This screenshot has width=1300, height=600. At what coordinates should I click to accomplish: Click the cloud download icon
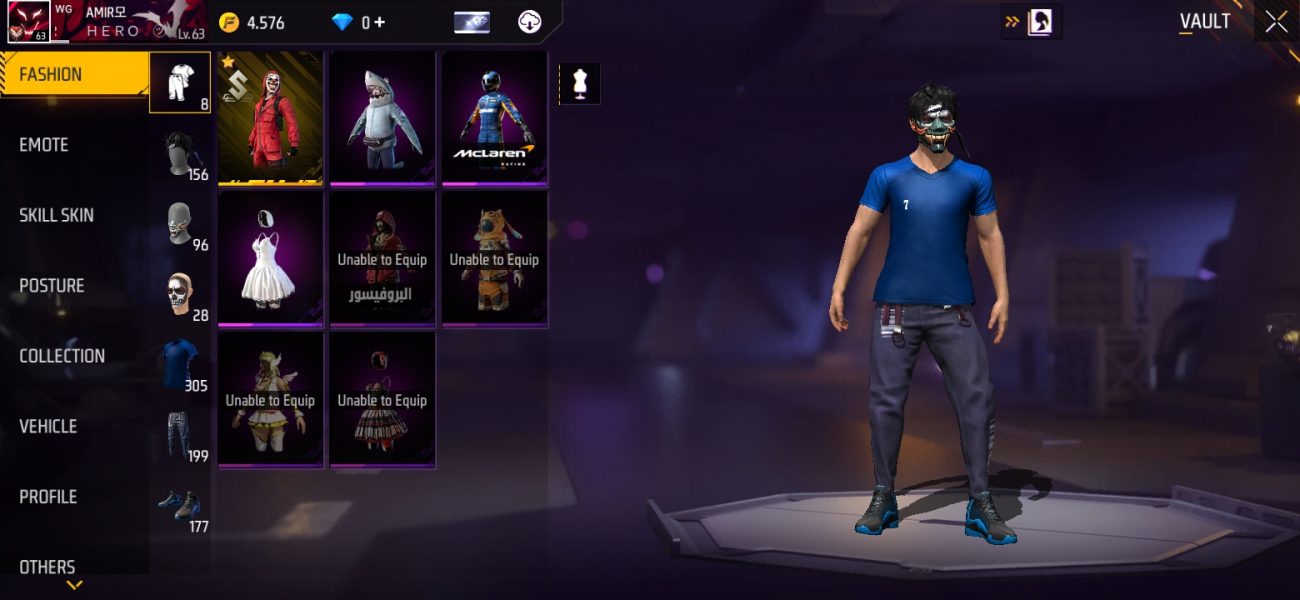tap(530, 22)
